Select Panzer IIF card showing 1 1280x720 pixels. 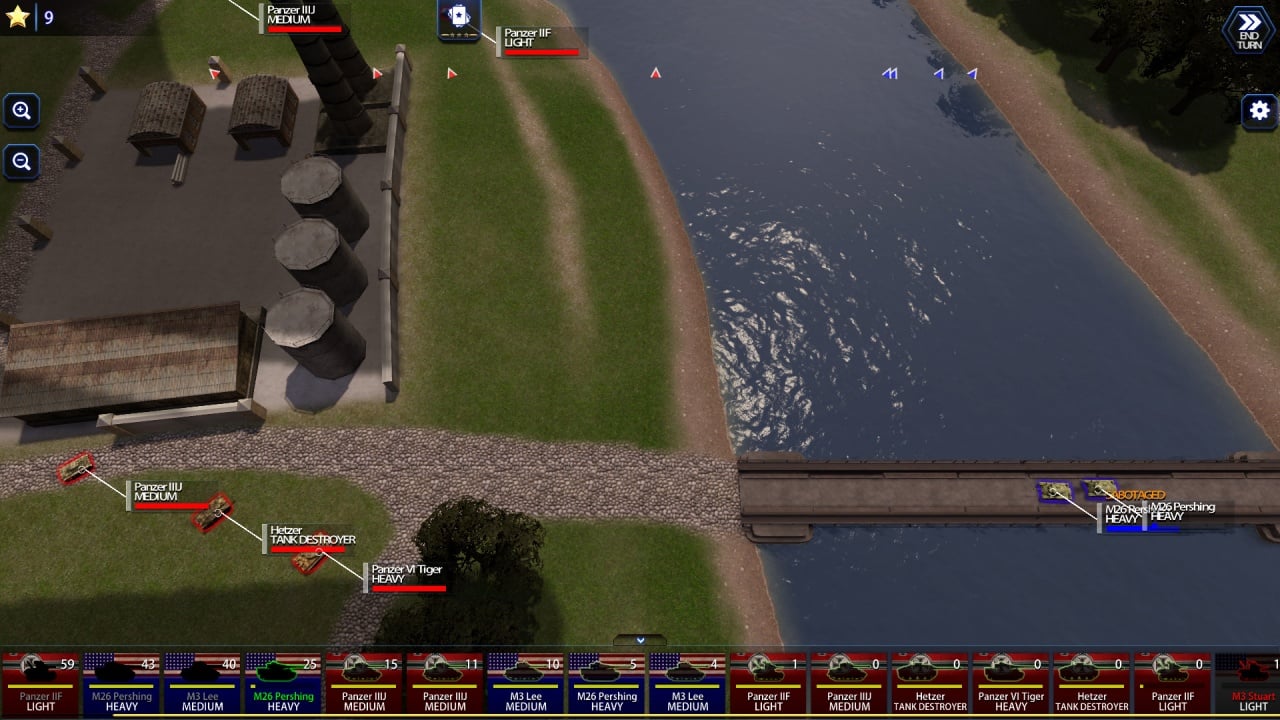point(769,684)
